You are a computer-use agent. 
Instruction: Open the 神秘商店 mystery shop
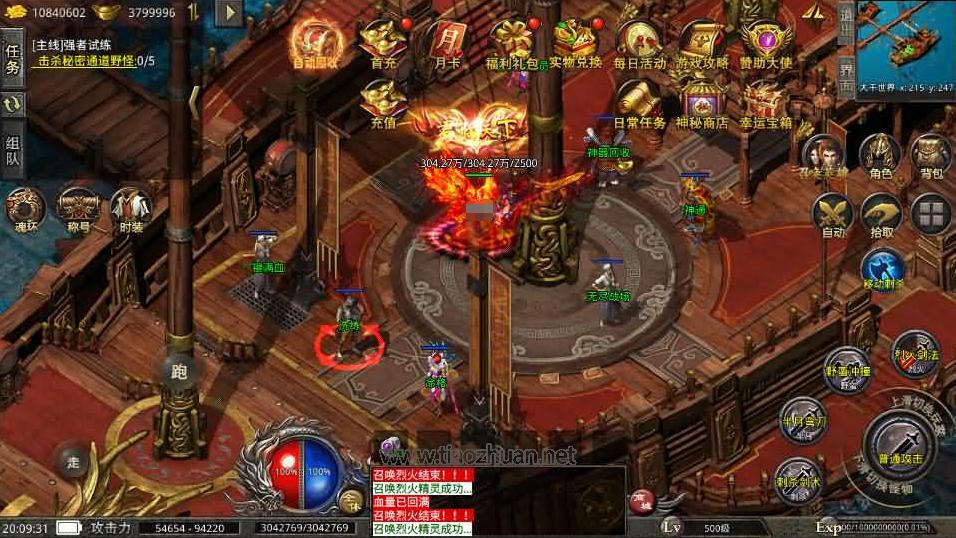coord(702,104)
